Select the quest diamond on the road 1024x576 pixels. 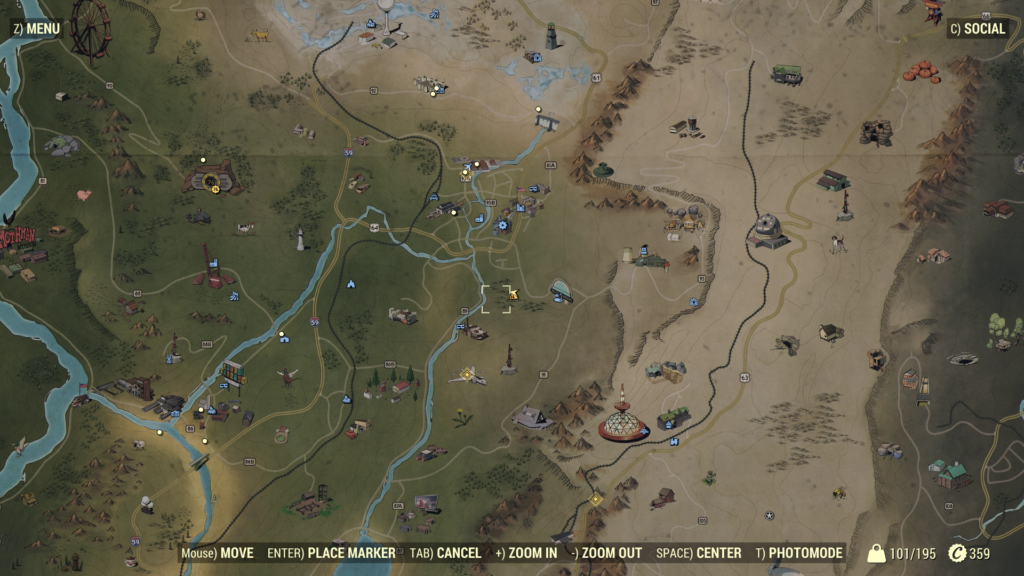point(596,499)
